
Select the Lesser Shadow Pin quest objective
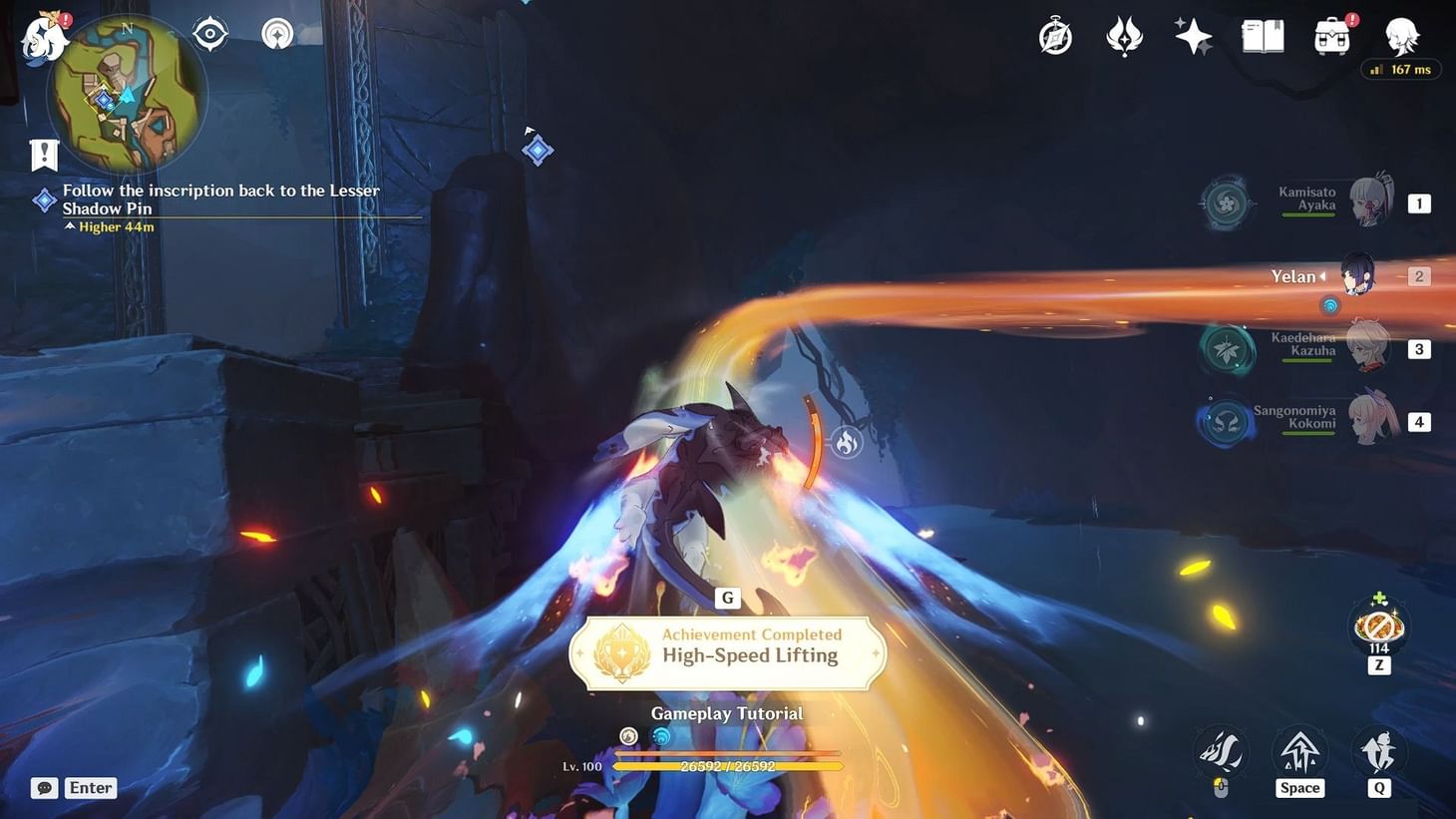pyautogui.click(x=219, y=200)
